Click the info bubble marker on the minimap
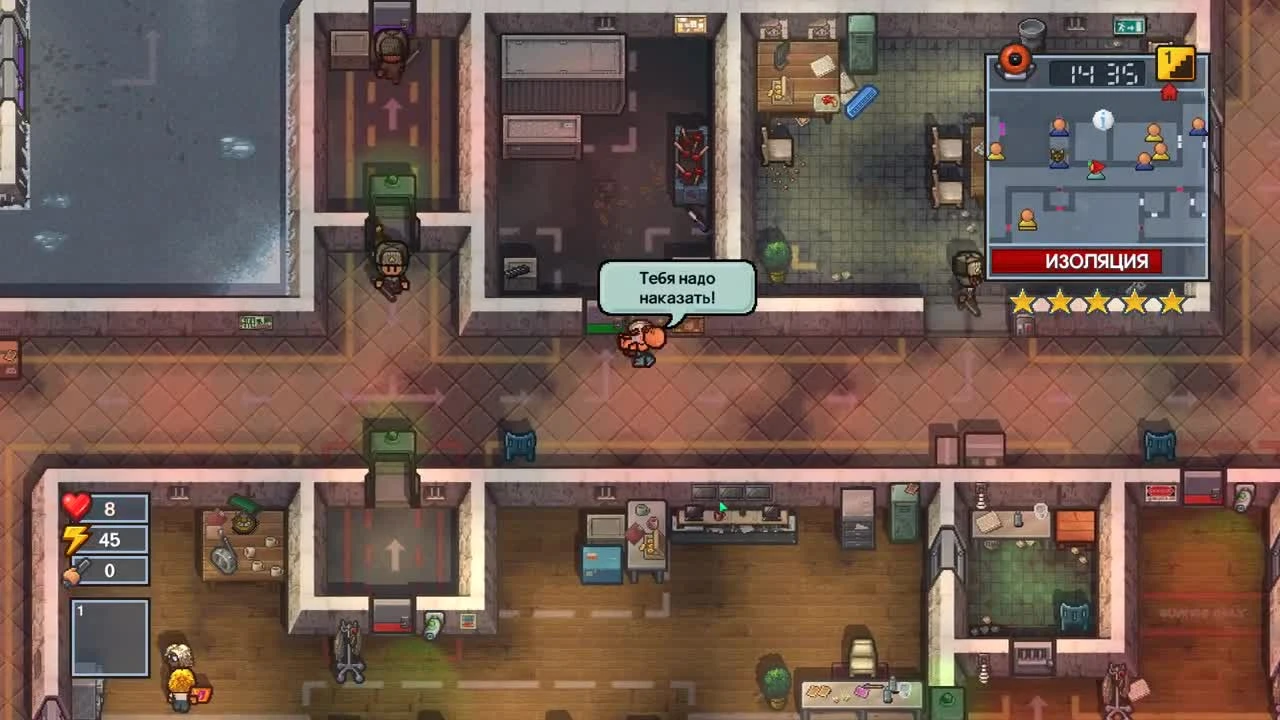Screen dimensions: 1280x720 pyautogui.click(x=1103, y=119)
